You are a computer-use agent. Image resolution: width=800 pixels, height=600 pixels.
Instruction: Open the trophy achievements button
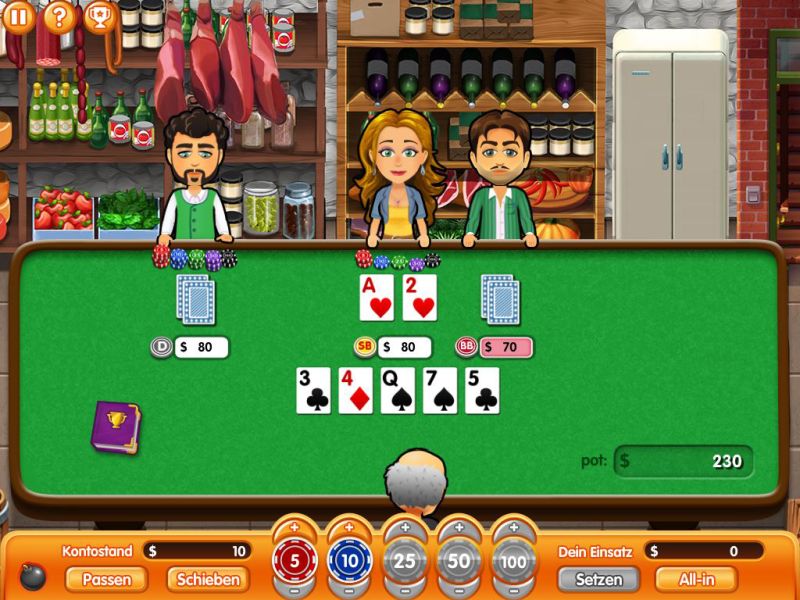99,16
